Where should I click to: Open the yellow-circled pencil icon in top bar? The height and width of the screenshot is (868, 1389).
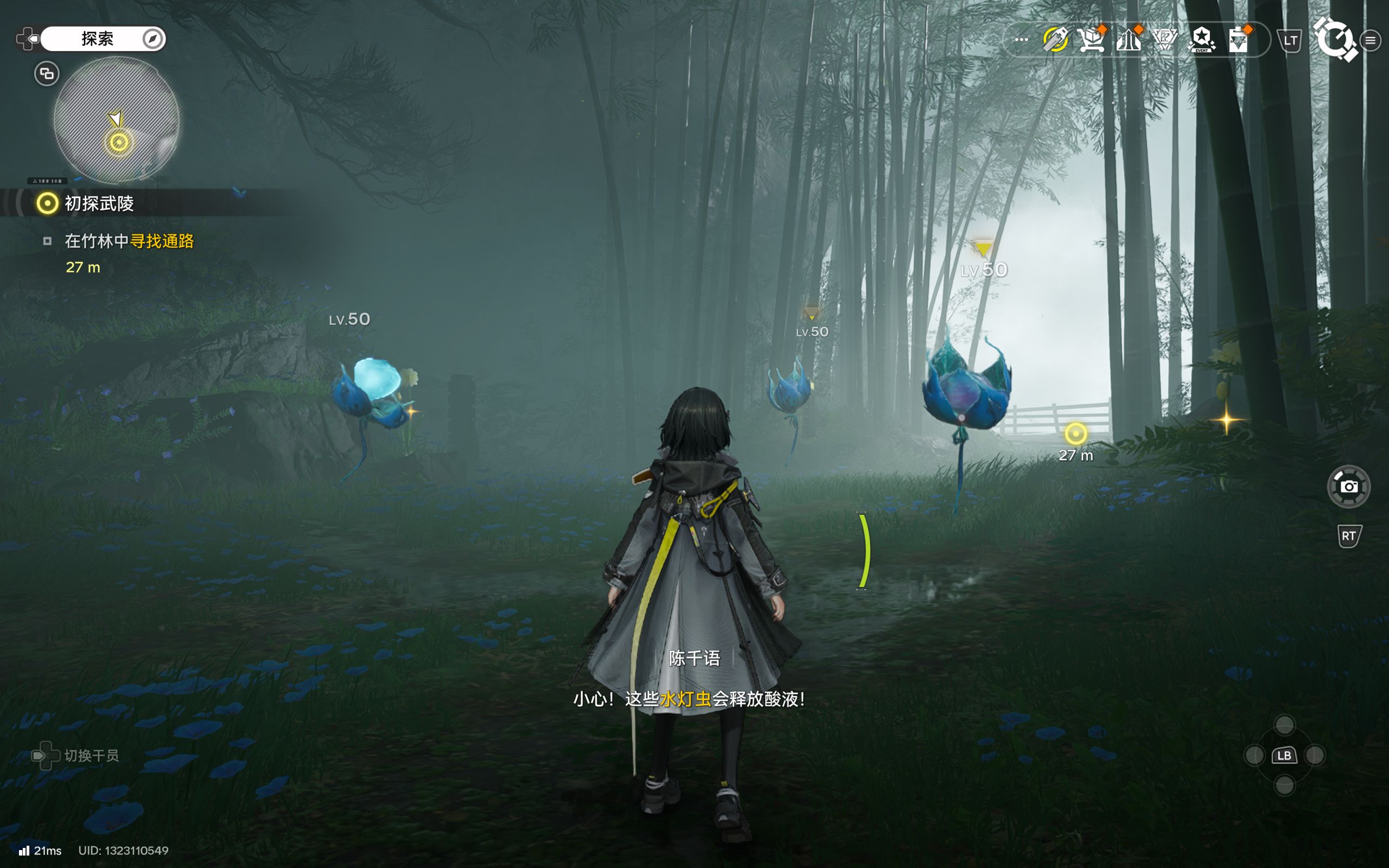tap(1055, 40)
